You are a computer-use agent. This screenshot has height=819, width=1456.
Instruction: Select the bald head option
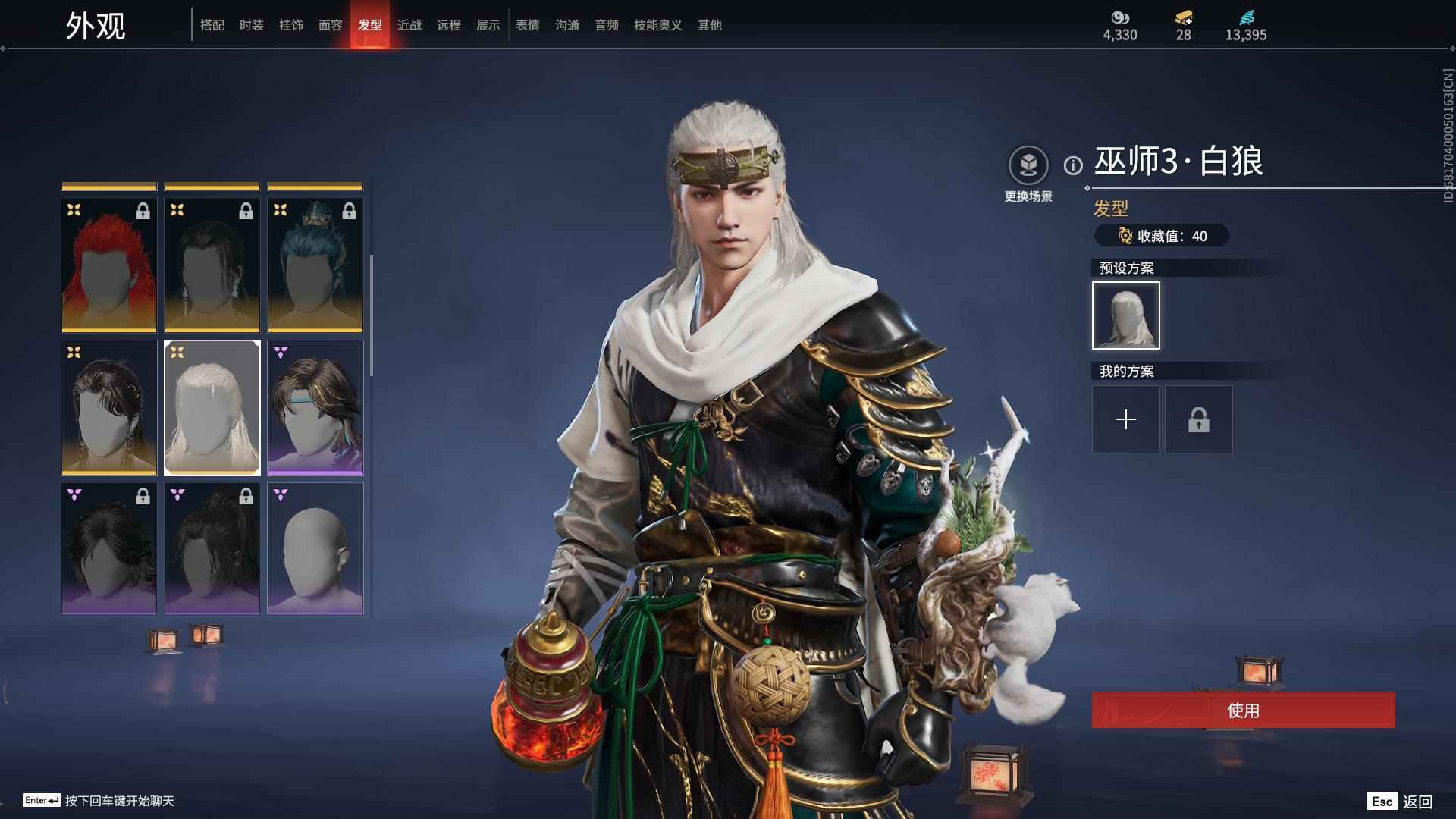(315, 549)
